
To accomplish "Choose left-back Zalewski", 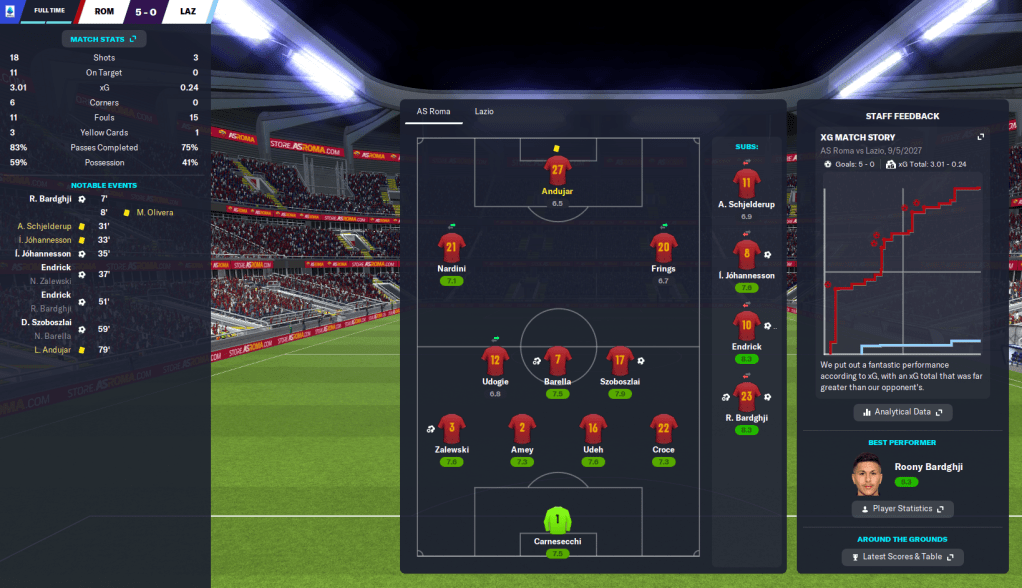I will pyautogui.click(x=452, y=429).
